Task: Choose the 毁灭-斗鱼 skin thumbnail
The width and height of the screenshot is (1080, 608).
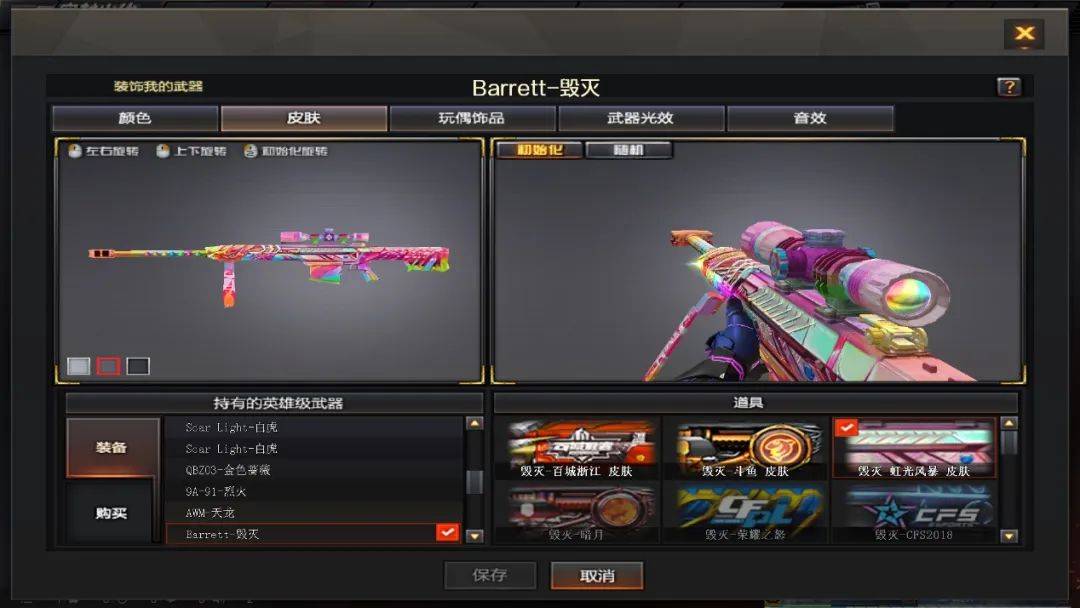Action: (x=745, y=448)
